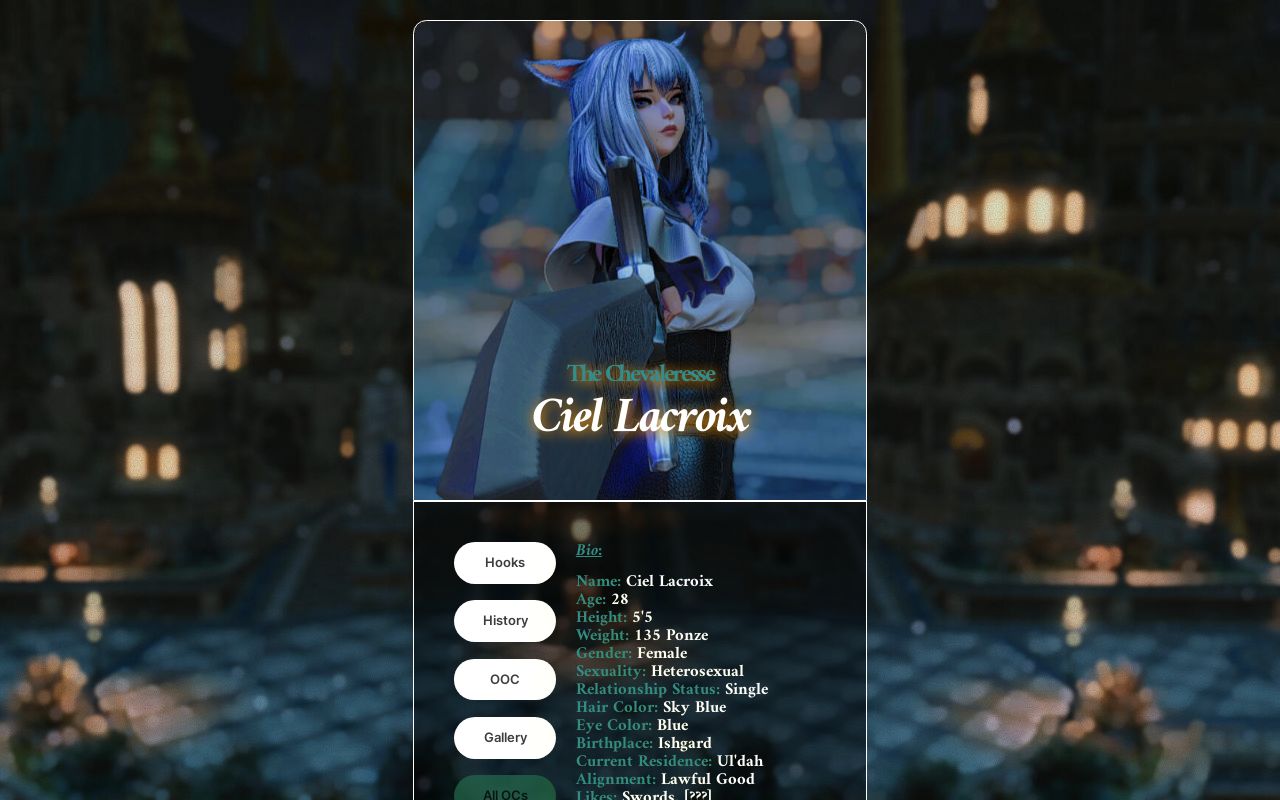Click the Height: 5'5 bio entry
This screenshot has height=800, width=1280.
[614, 617]
